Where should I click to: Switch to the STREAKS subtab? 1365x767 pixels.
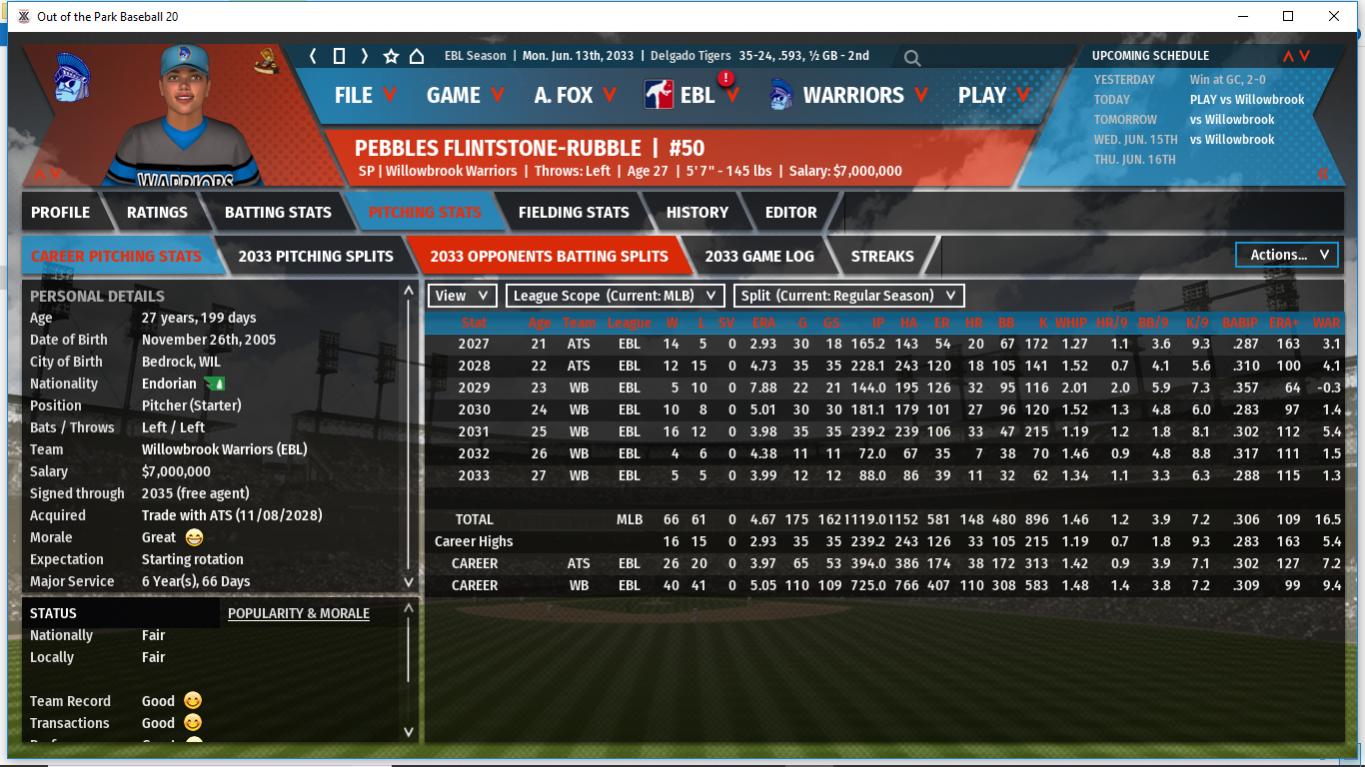882,256
